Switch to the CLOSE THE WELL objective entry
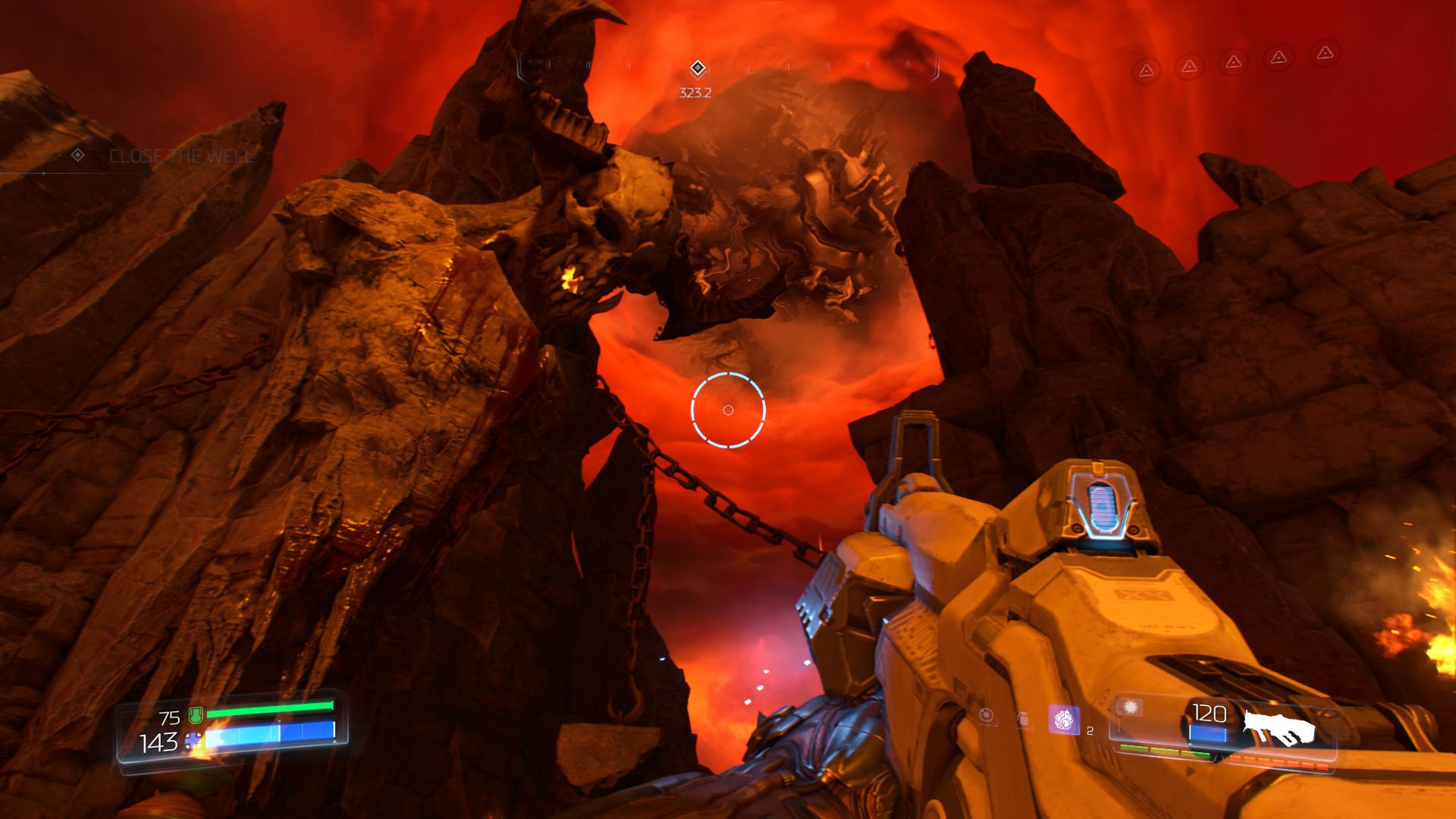 coord(180,158)
